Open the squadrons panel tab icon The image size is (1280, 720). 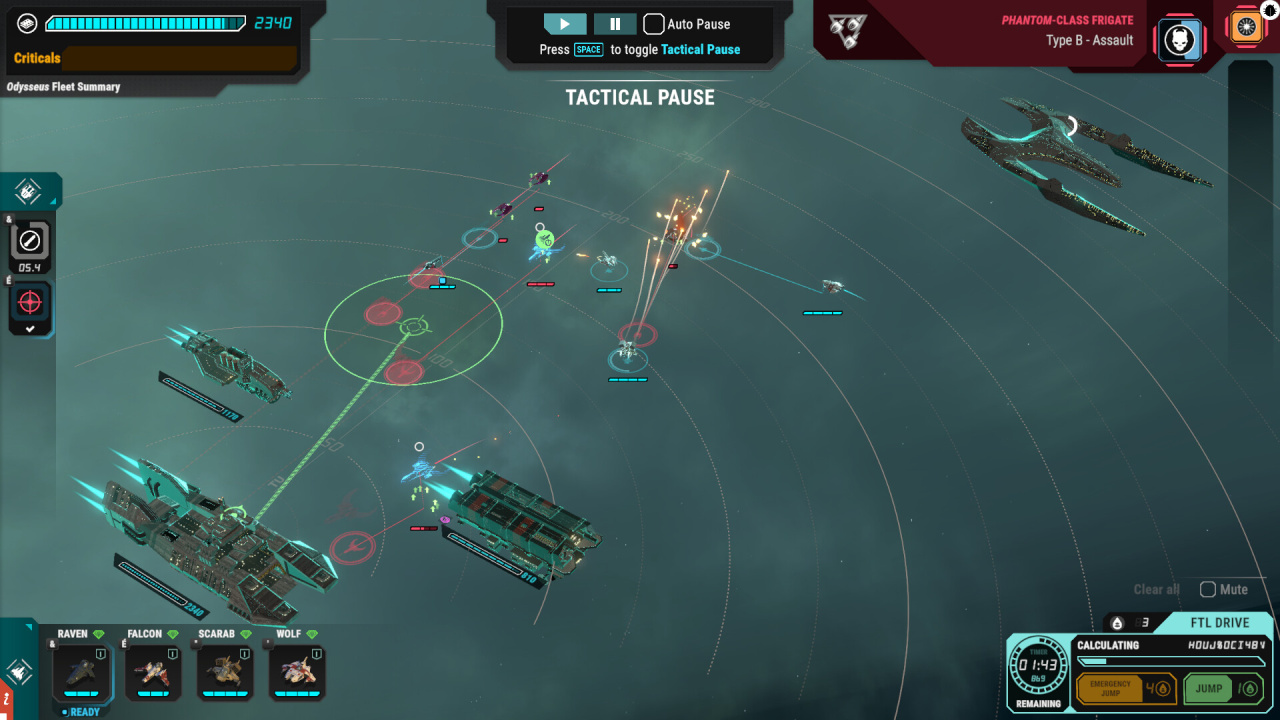(x=20, y=671)
